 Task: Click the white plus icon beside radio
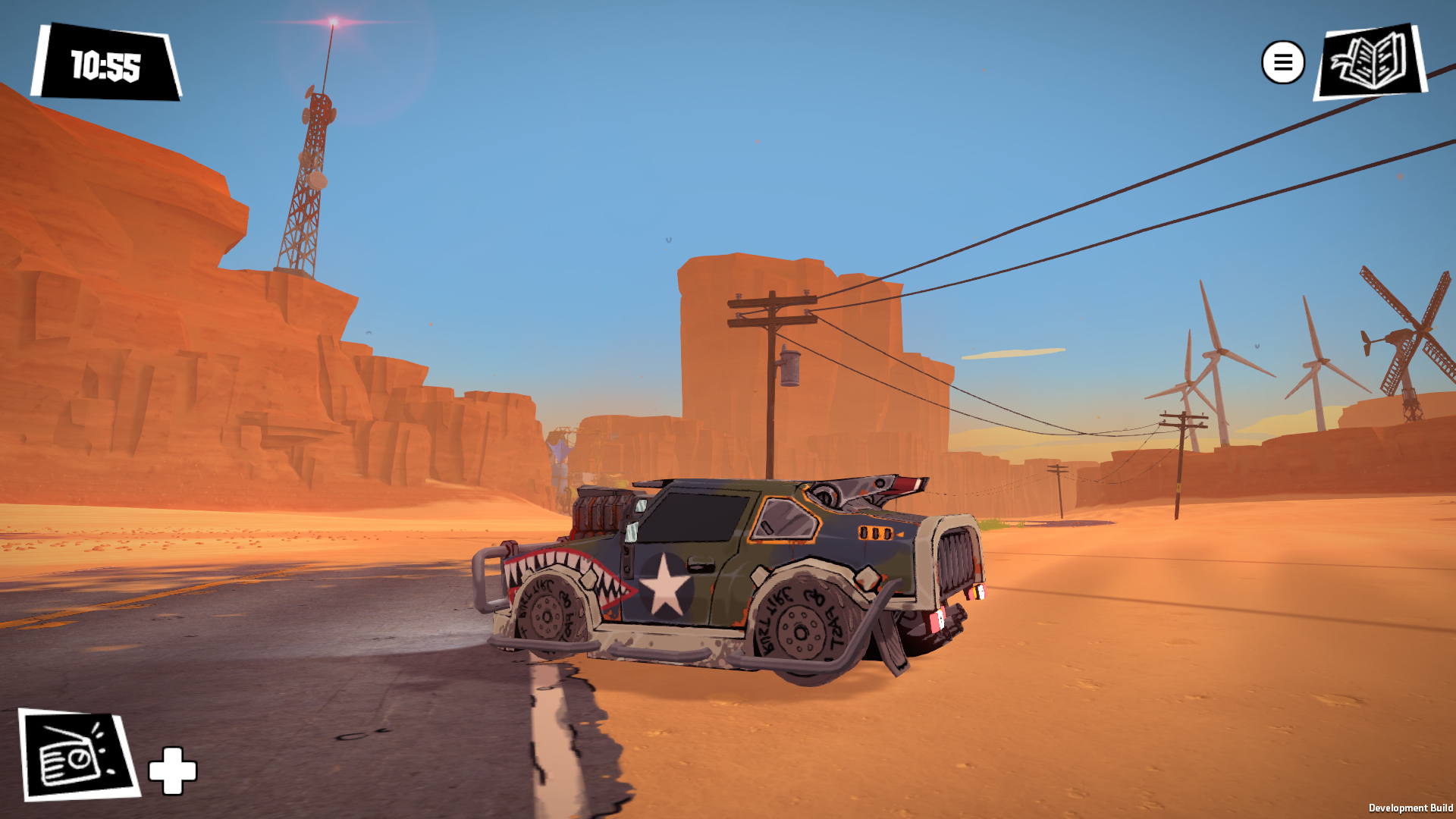173,770
